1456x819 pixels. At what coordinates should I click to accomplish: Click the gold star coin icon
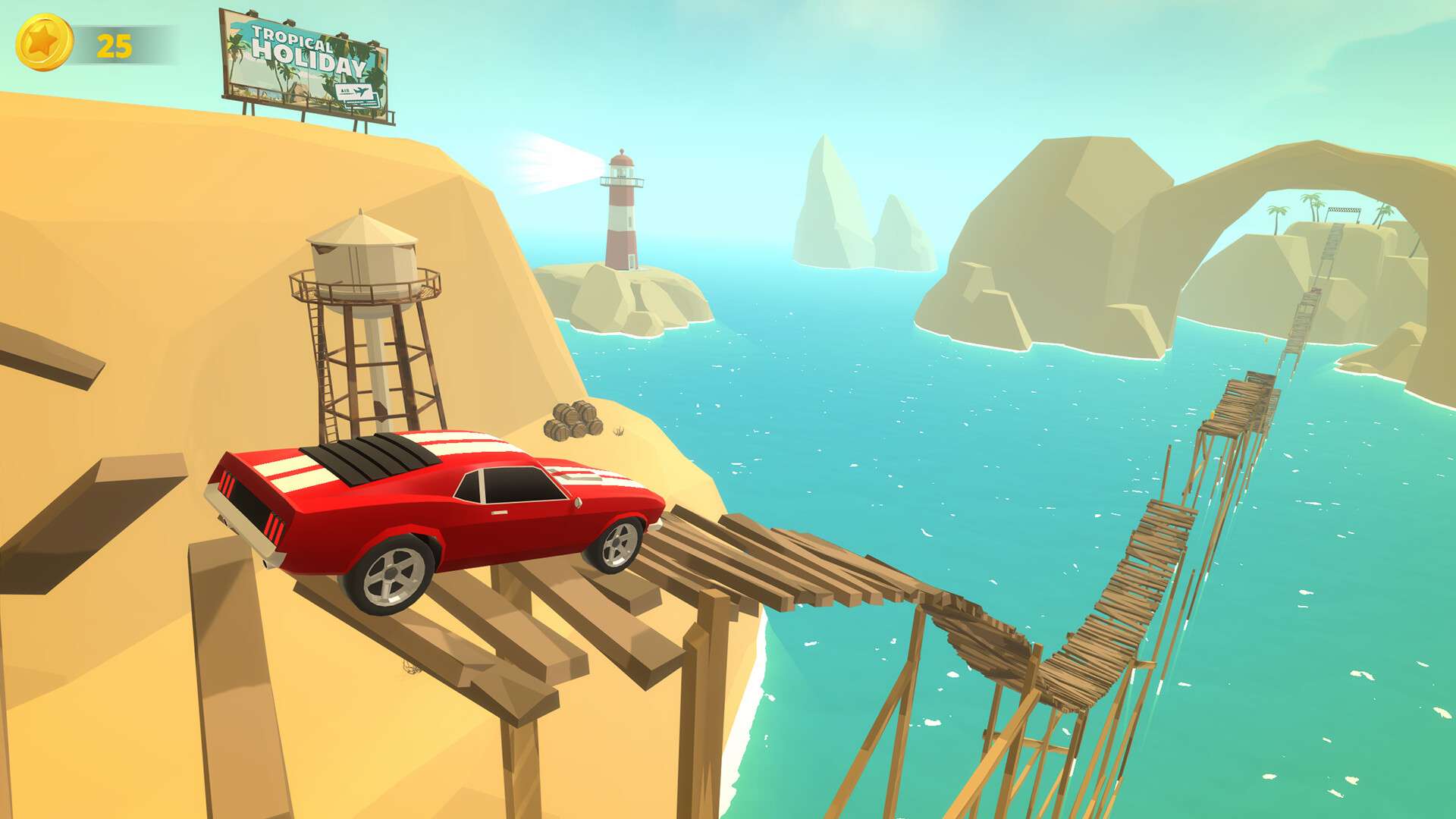(45, 44)
